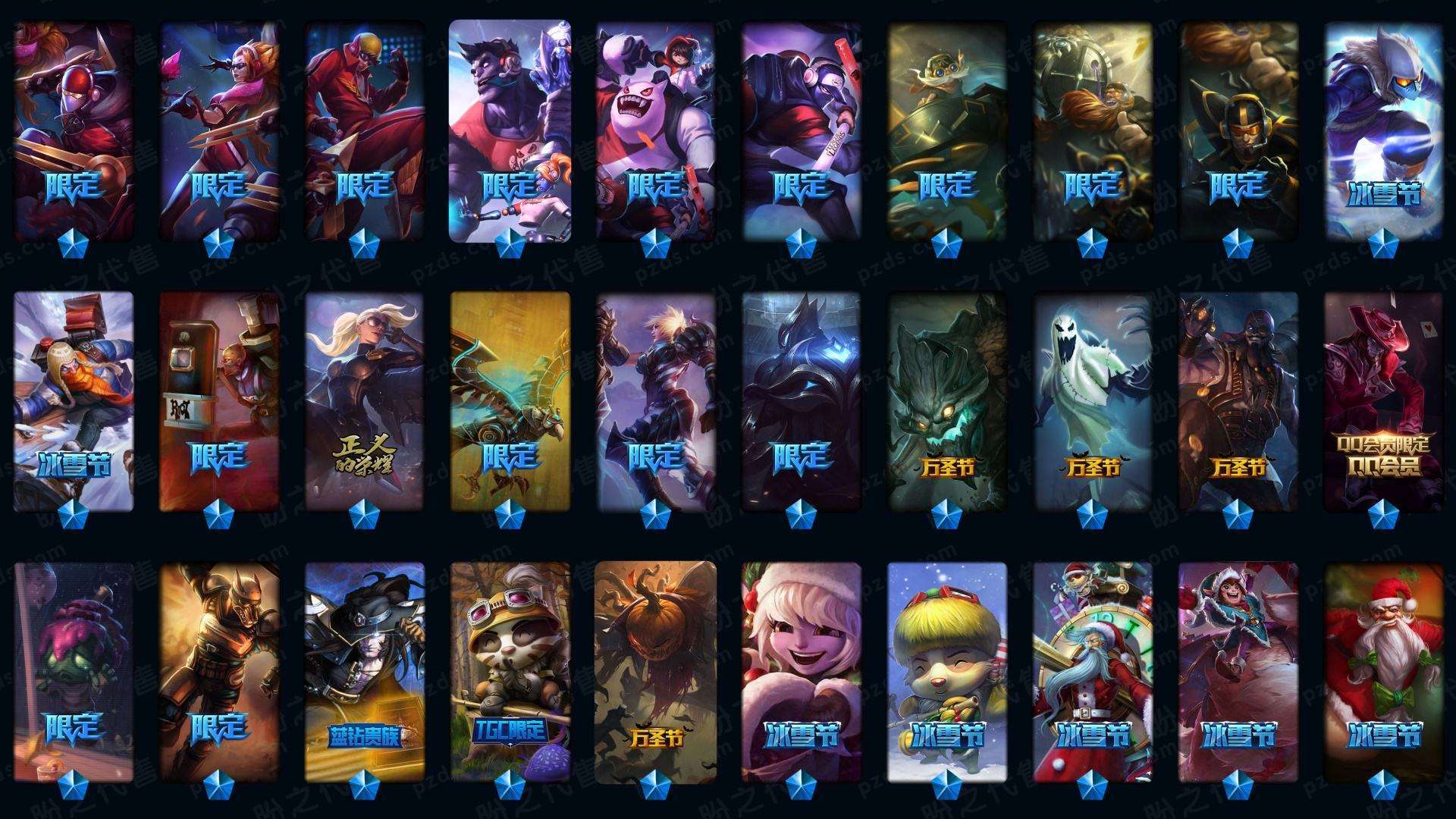Choose the TGC限定 Teemo skin card
Image resolution: width=1456 pixels, height=819 pixels.
pos(510,671)
